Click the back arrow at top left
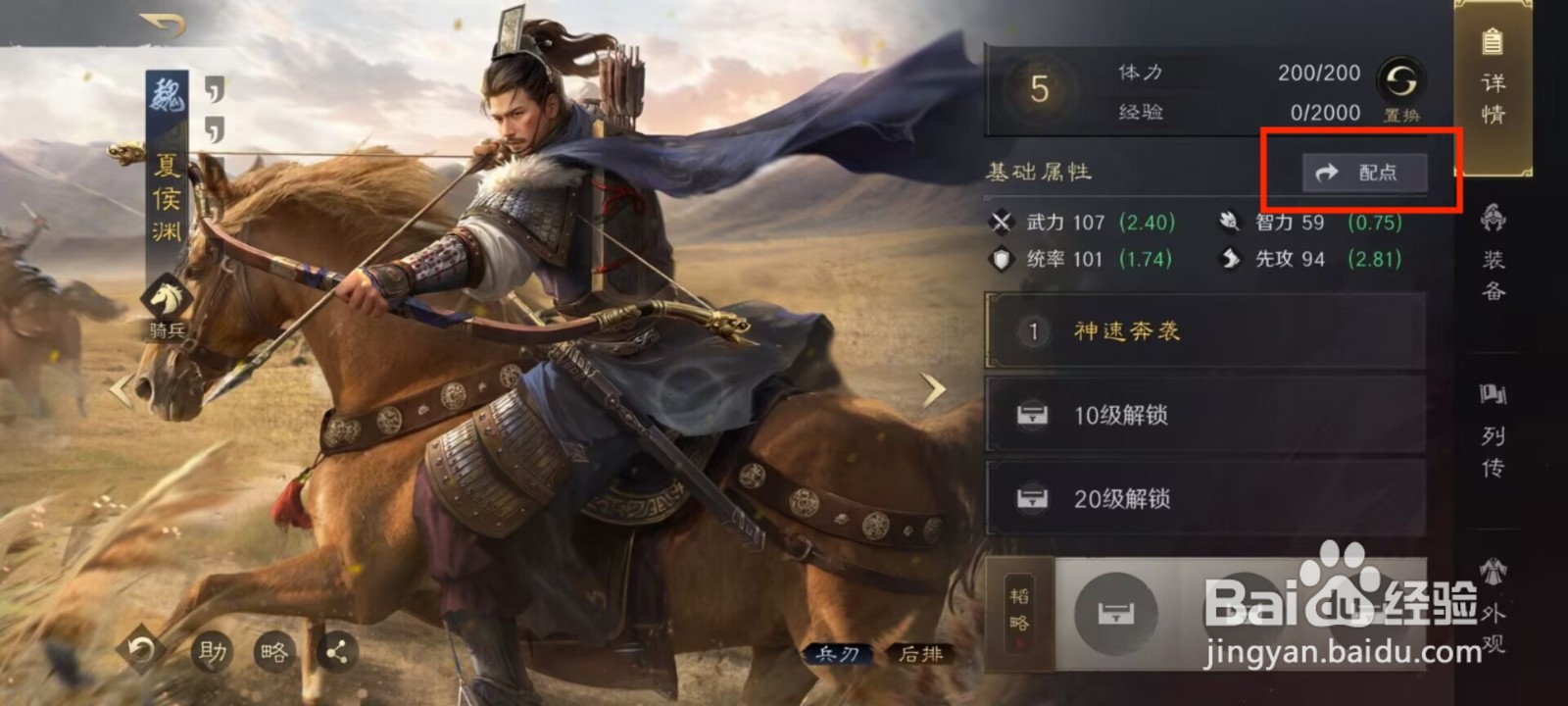This screenshot has height=706, width=1568. 159,22
